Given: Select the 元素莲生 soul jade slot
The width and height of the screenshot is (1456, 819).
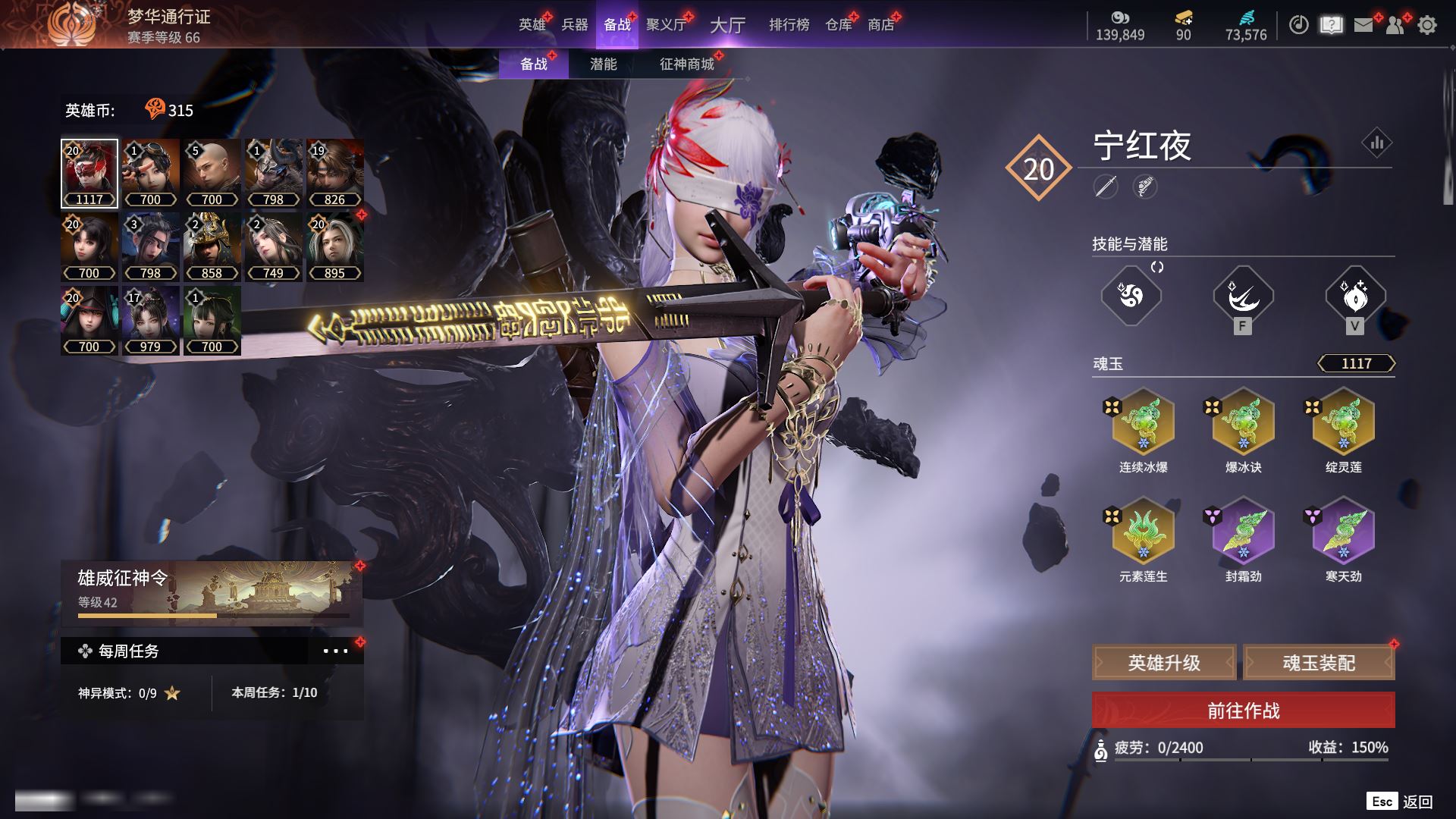Looking at the screenshot, I should pos(1143,531).
